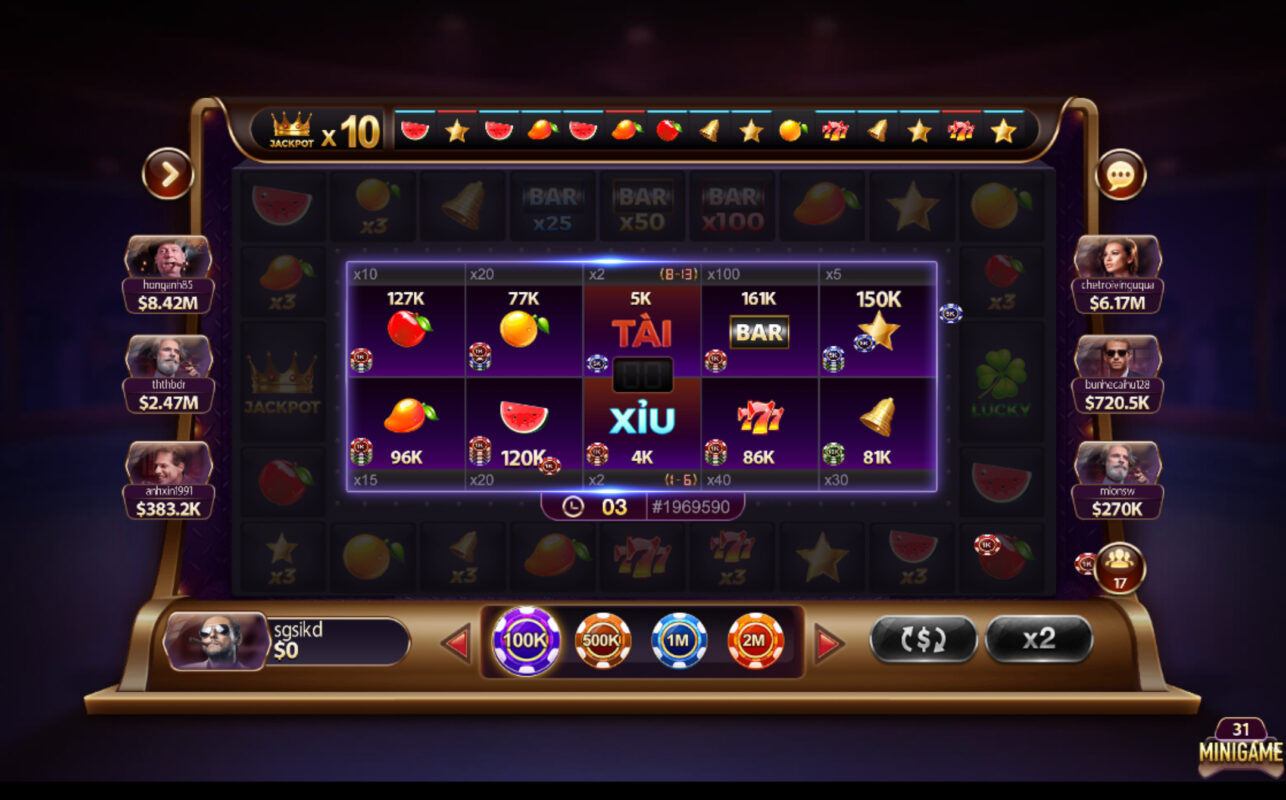Select the red 2M chip
This screenshot has height=800, width=1286.
point(752,641)
